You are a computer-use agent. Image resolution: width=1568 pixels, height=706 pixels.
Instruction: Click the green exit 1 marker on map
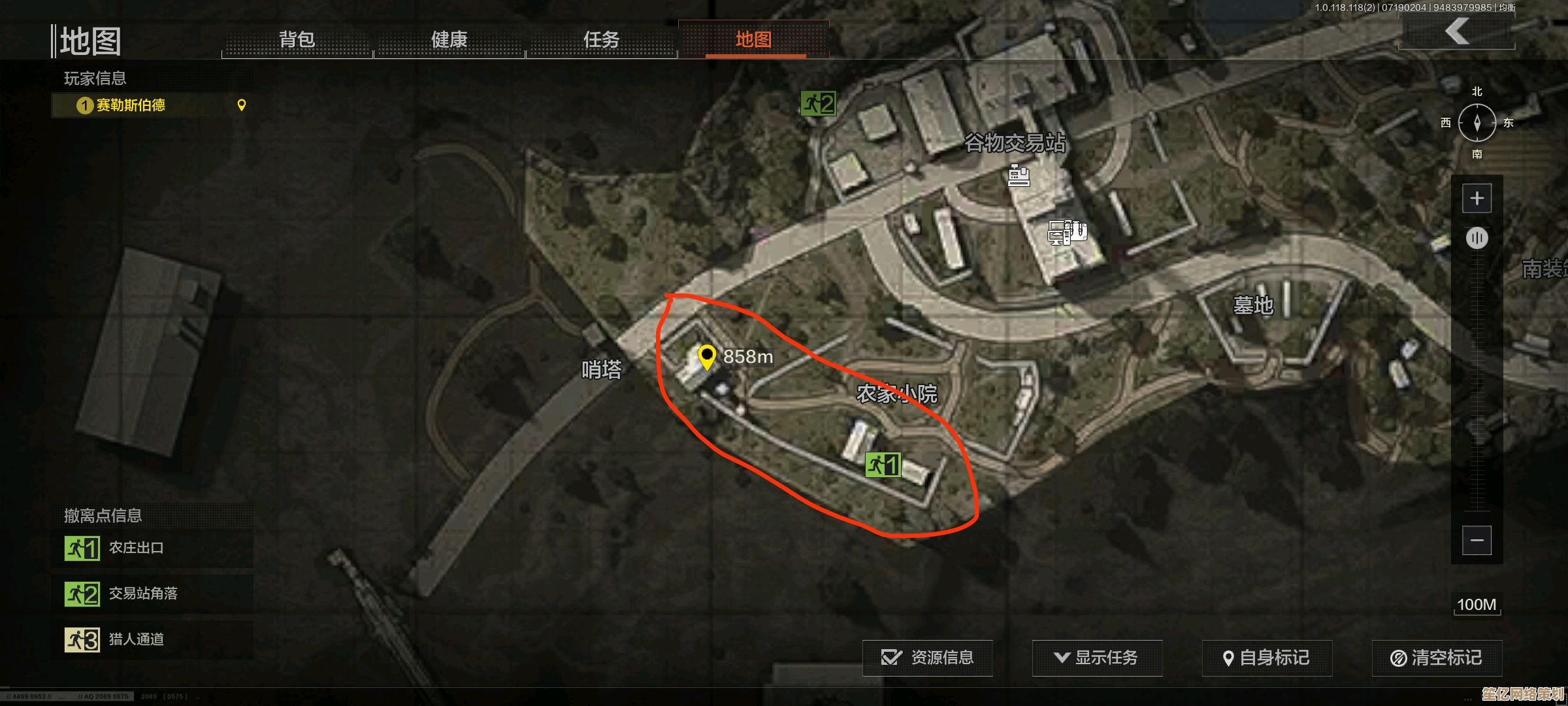click(883, 465)
